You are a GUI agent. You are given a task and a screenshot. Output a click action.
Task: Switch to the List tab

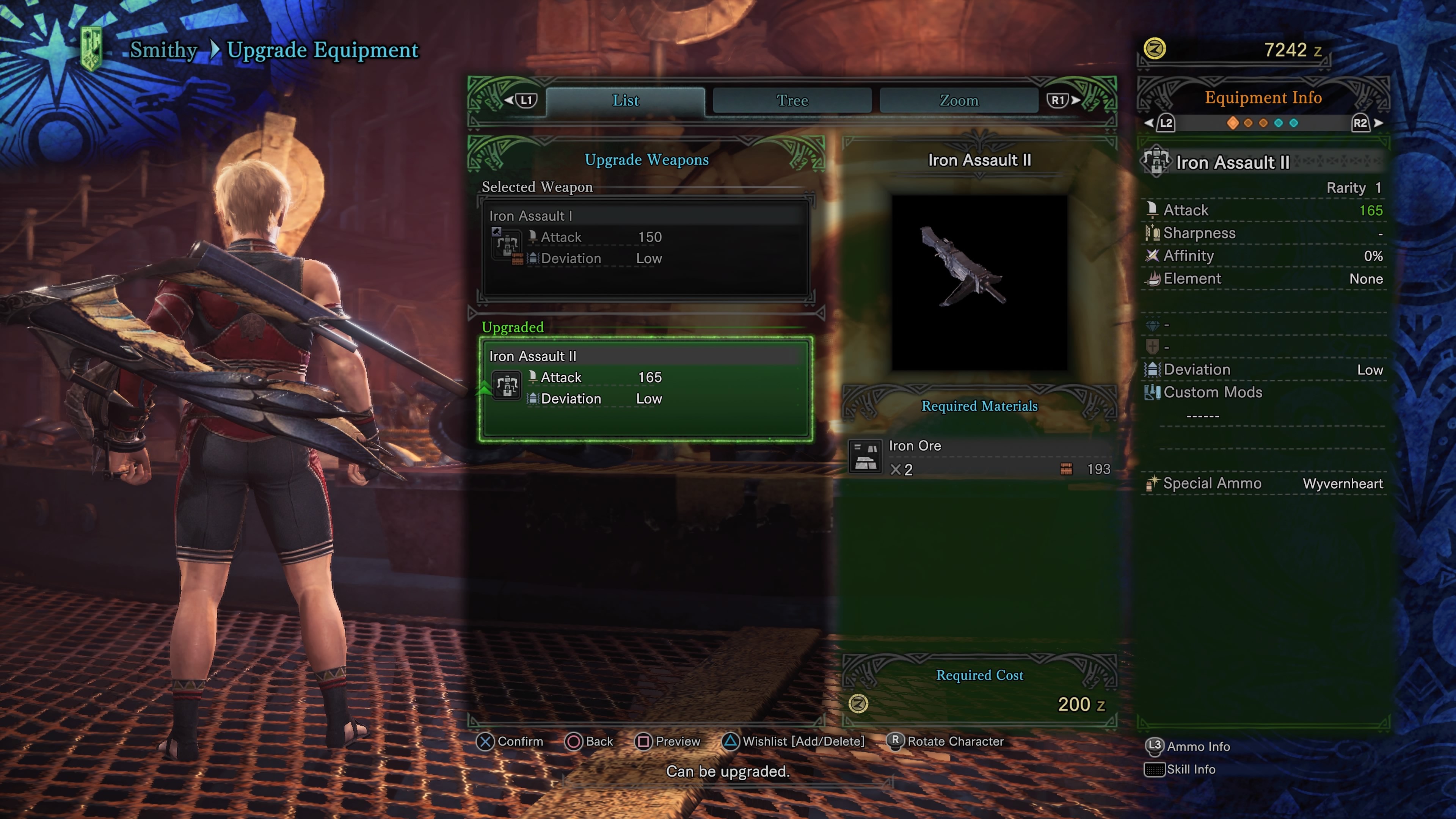pos(625,100)
